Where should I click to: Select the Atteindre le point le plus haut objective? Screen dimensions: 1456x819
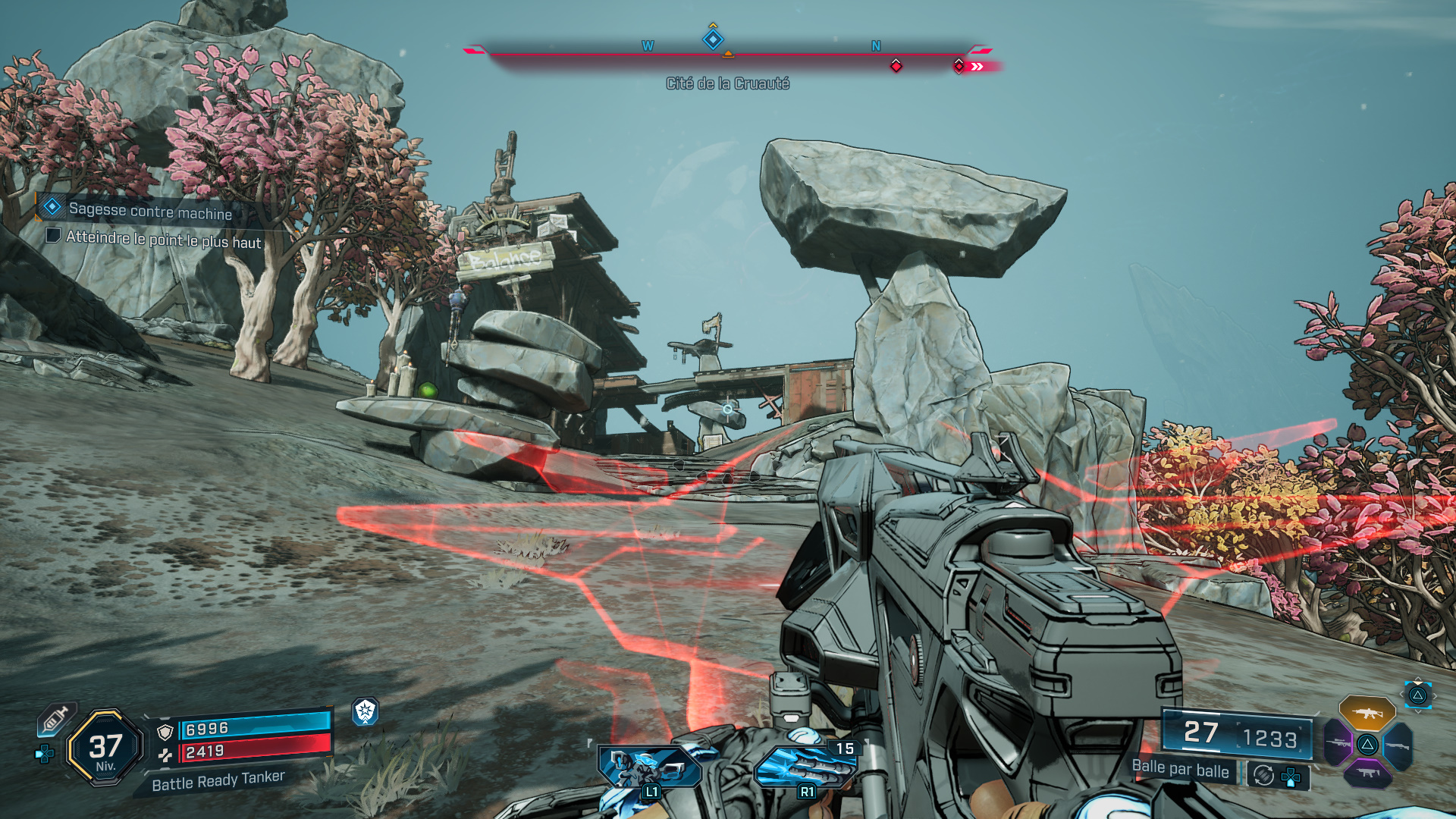click(x=162, y=239)
